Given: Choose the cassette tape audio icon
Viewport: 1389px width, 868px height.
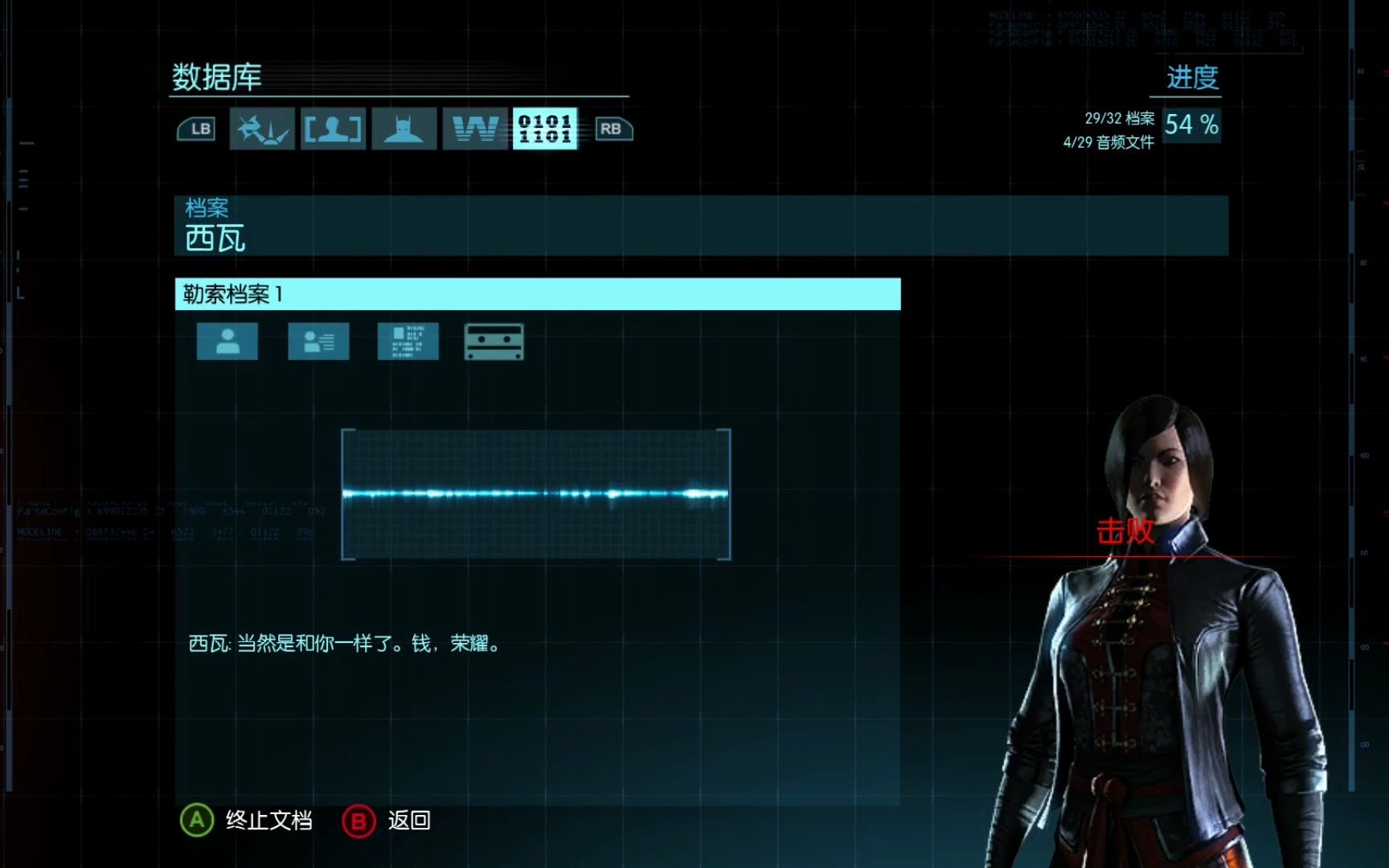Looking at the screenshot, I should 494,342.
